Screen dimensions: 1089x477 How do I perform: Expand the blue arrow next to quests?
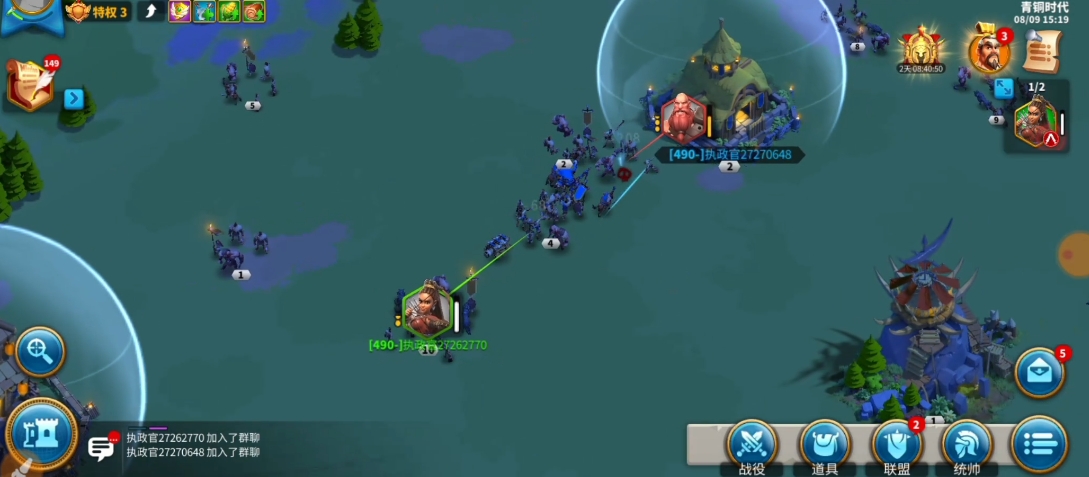73,98
